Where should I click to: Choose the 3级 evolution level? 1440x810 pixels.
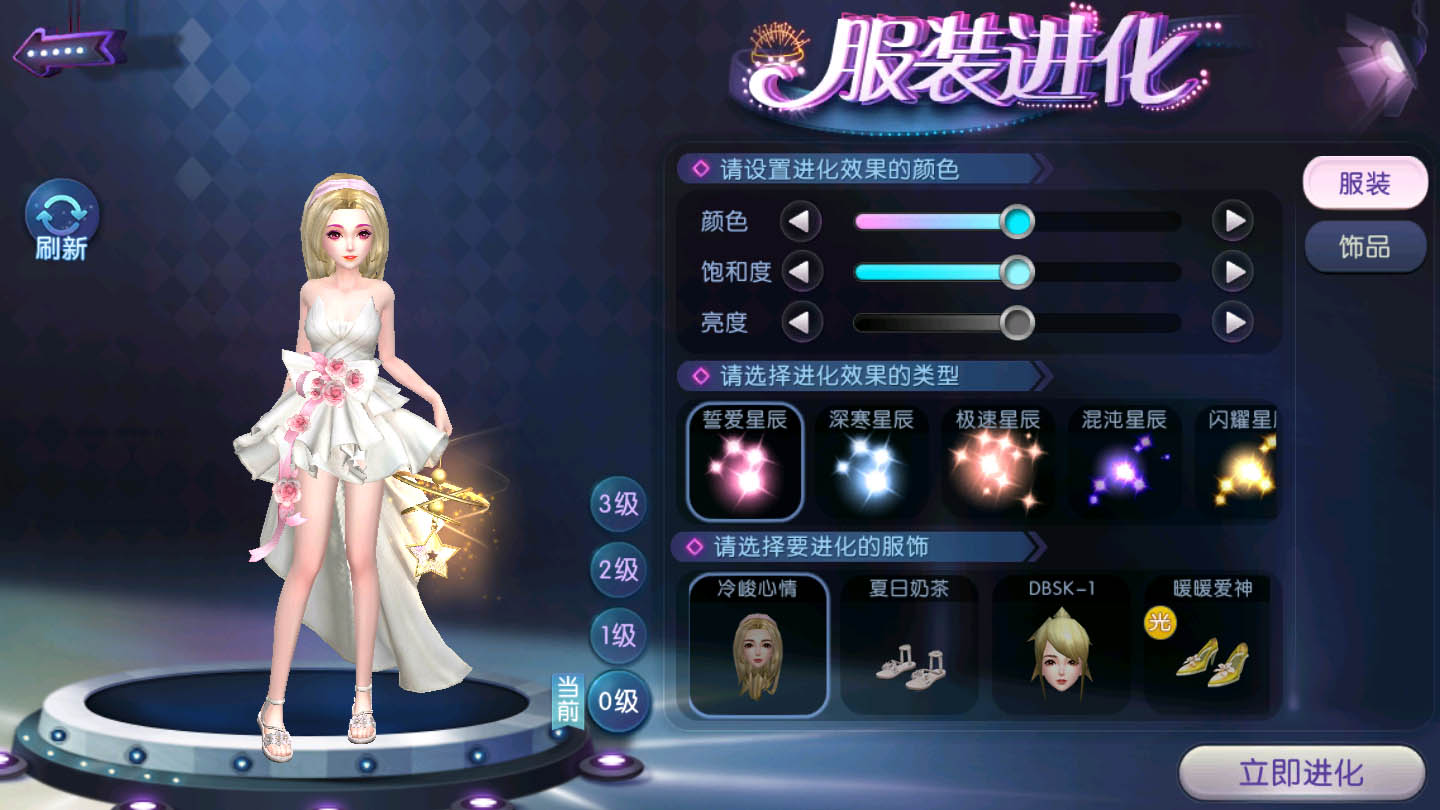[617, 506]
